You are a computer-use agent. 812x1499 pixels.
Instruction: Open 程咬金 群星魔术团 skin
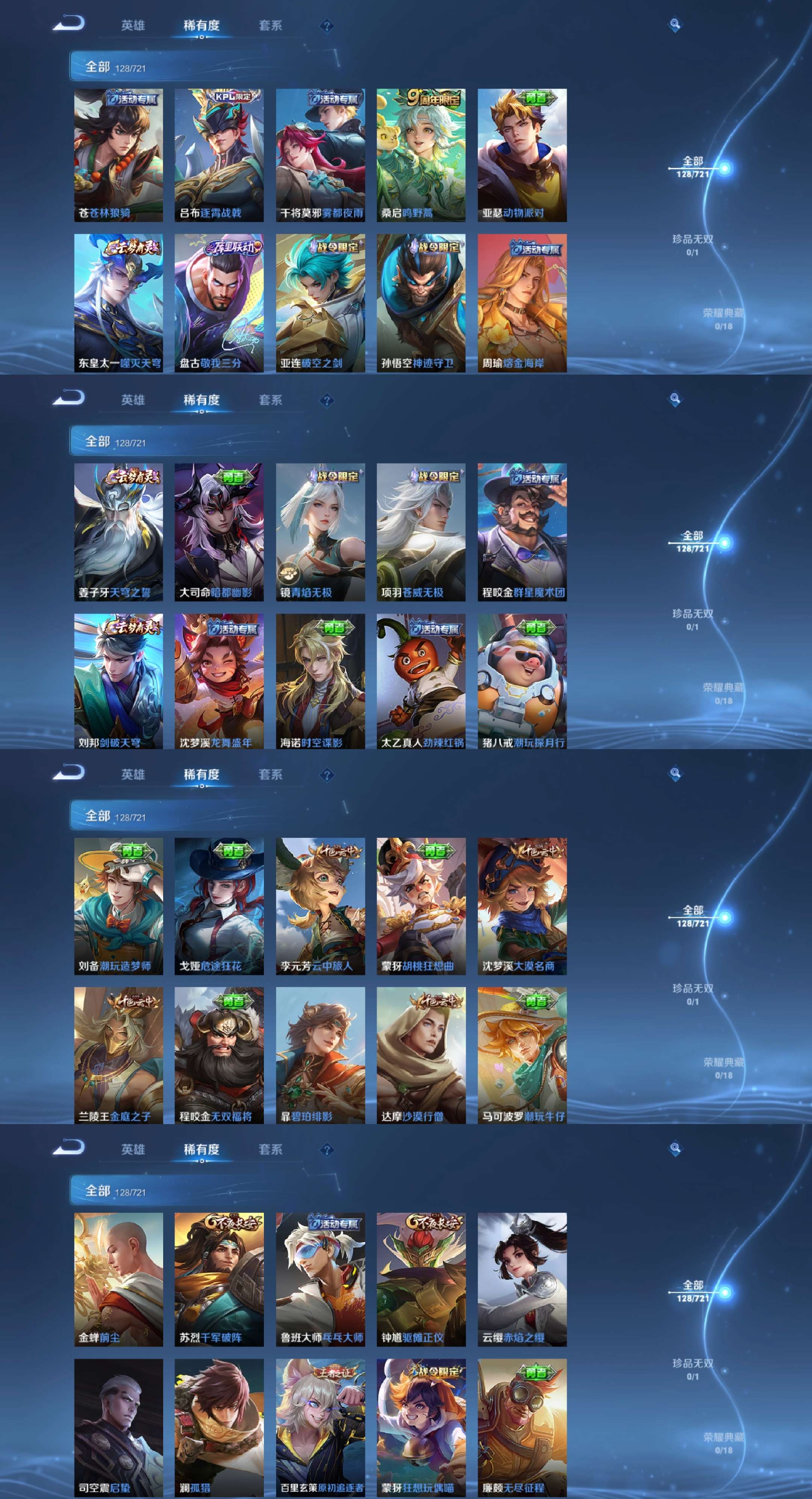tap(522, 532)
